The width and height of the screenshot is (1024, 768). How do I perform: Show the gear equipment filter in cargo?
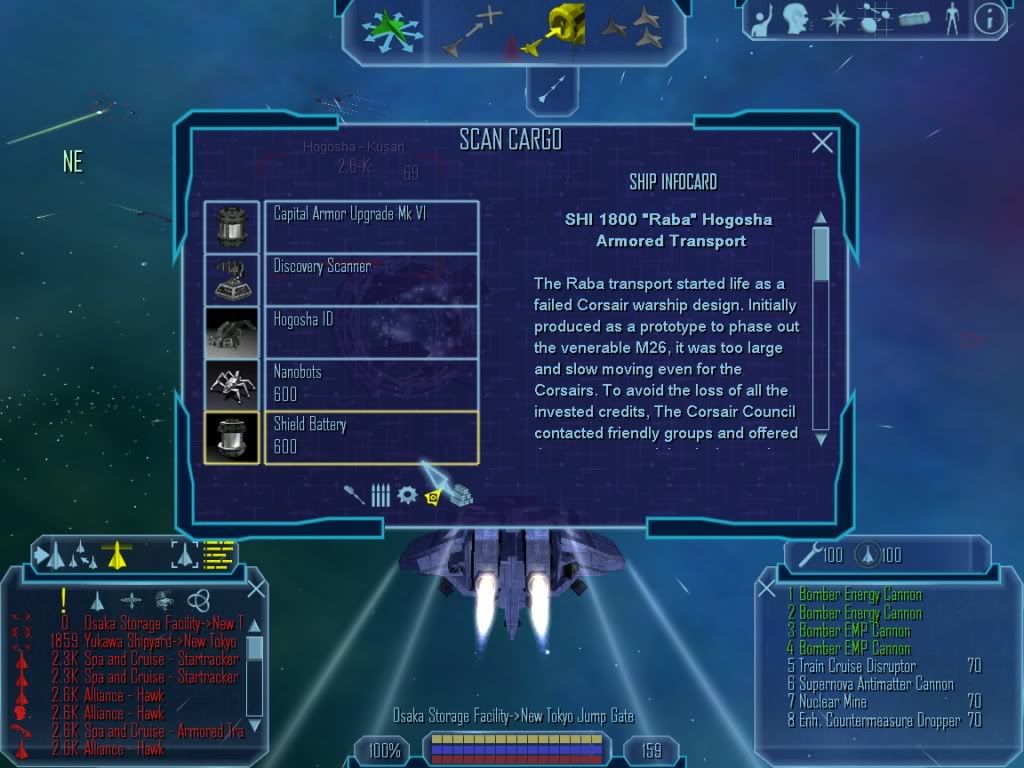point(407,495)
